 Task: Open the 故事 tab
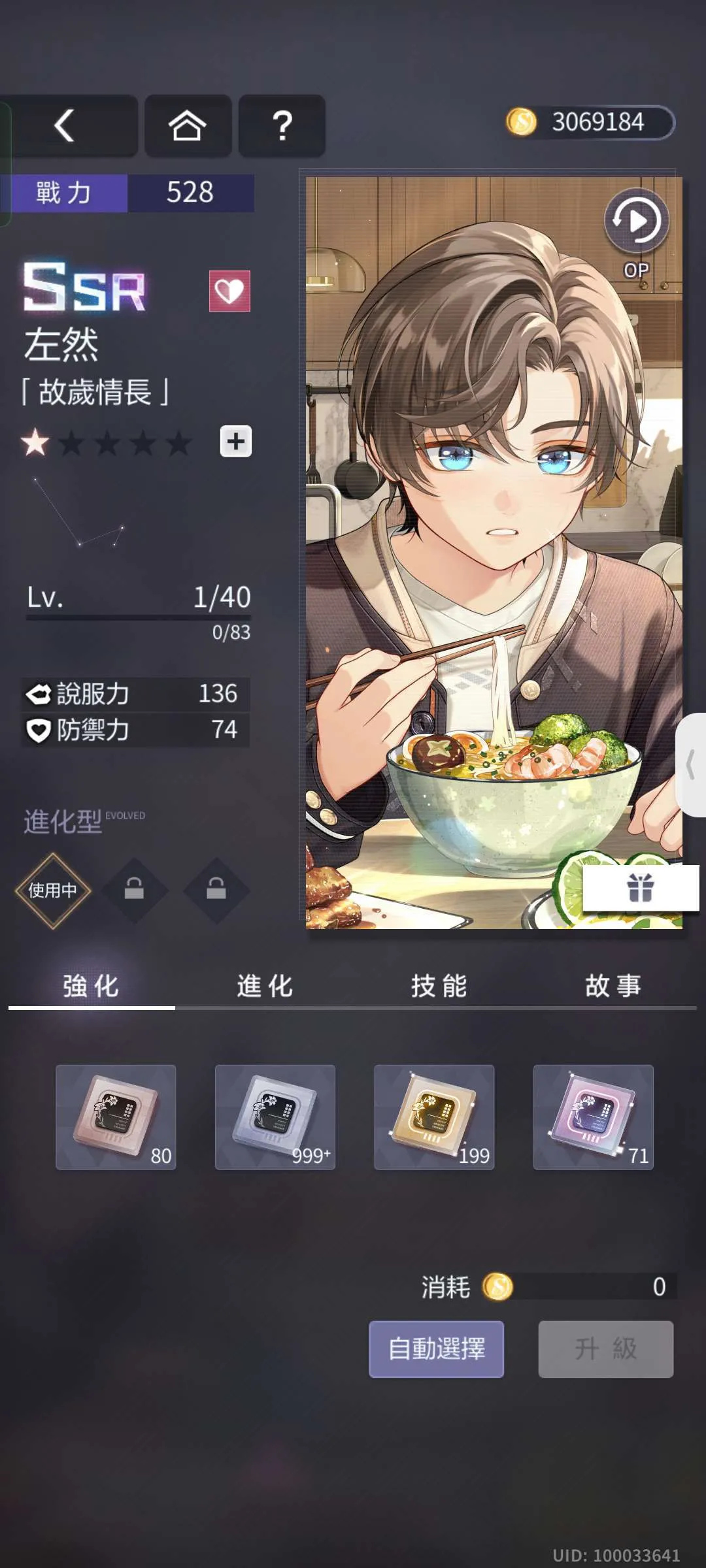click(x=613, y=986)
